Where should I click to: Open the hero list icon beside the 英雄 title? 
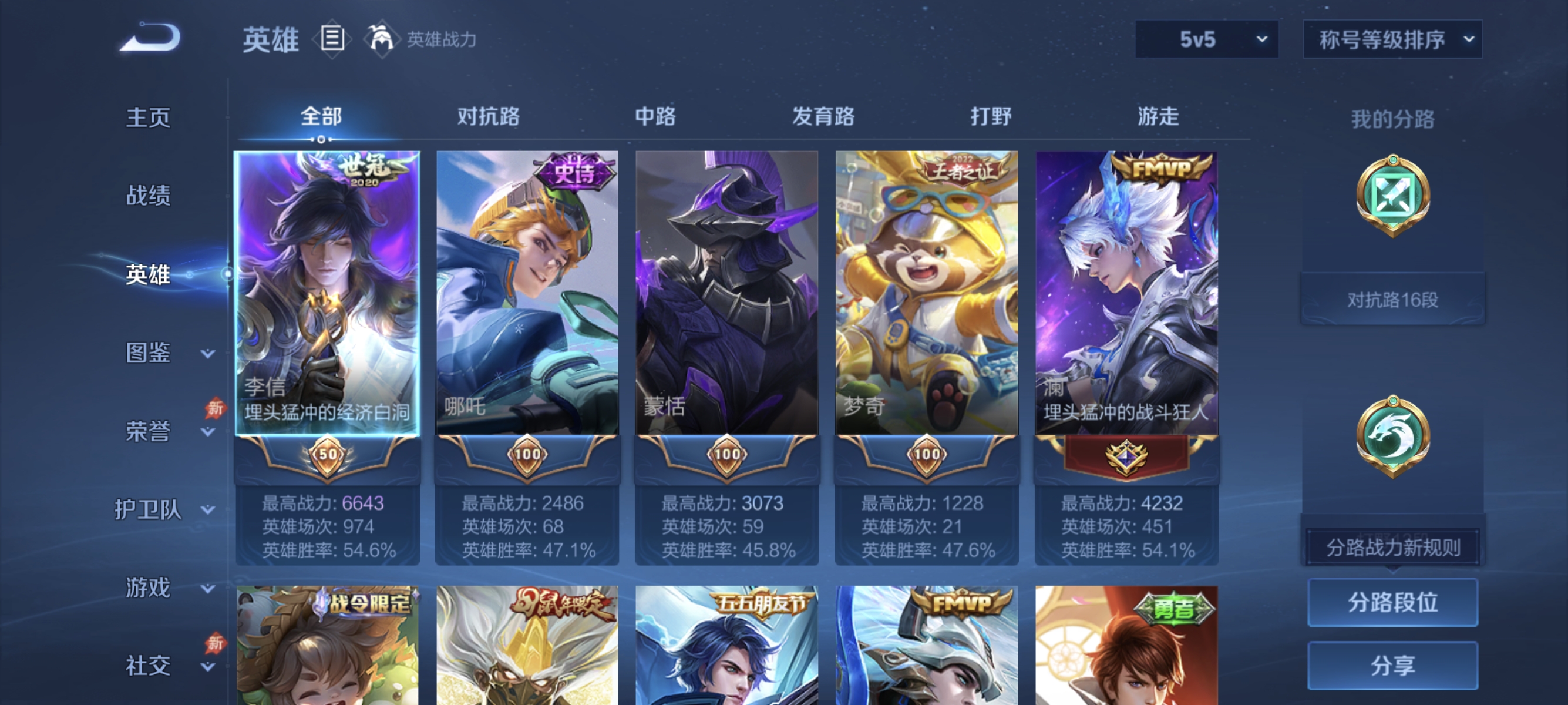click(x=332, y=39)
